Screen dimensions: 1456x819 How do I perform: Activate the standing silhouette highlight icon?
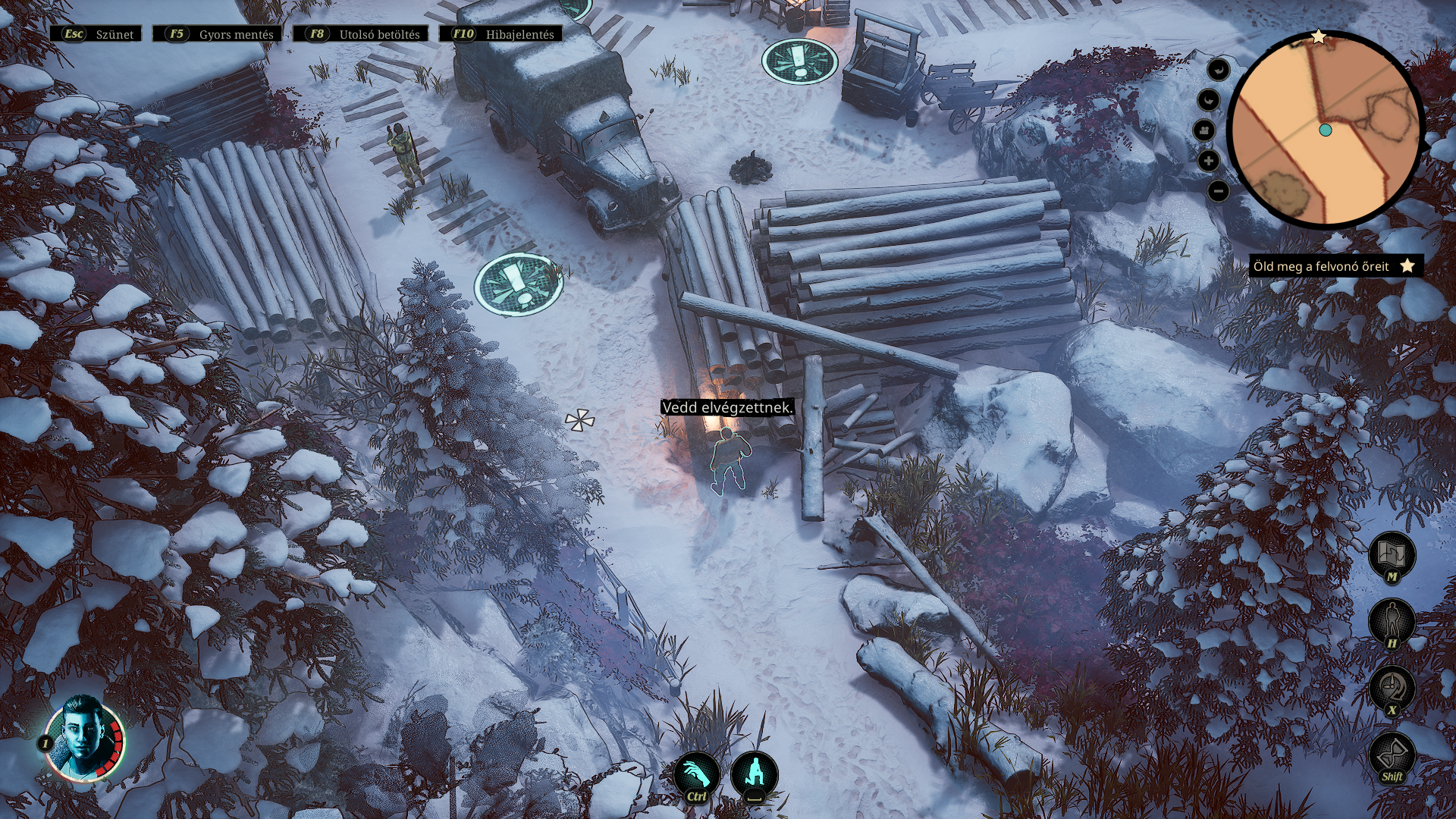pos(1392,621)
